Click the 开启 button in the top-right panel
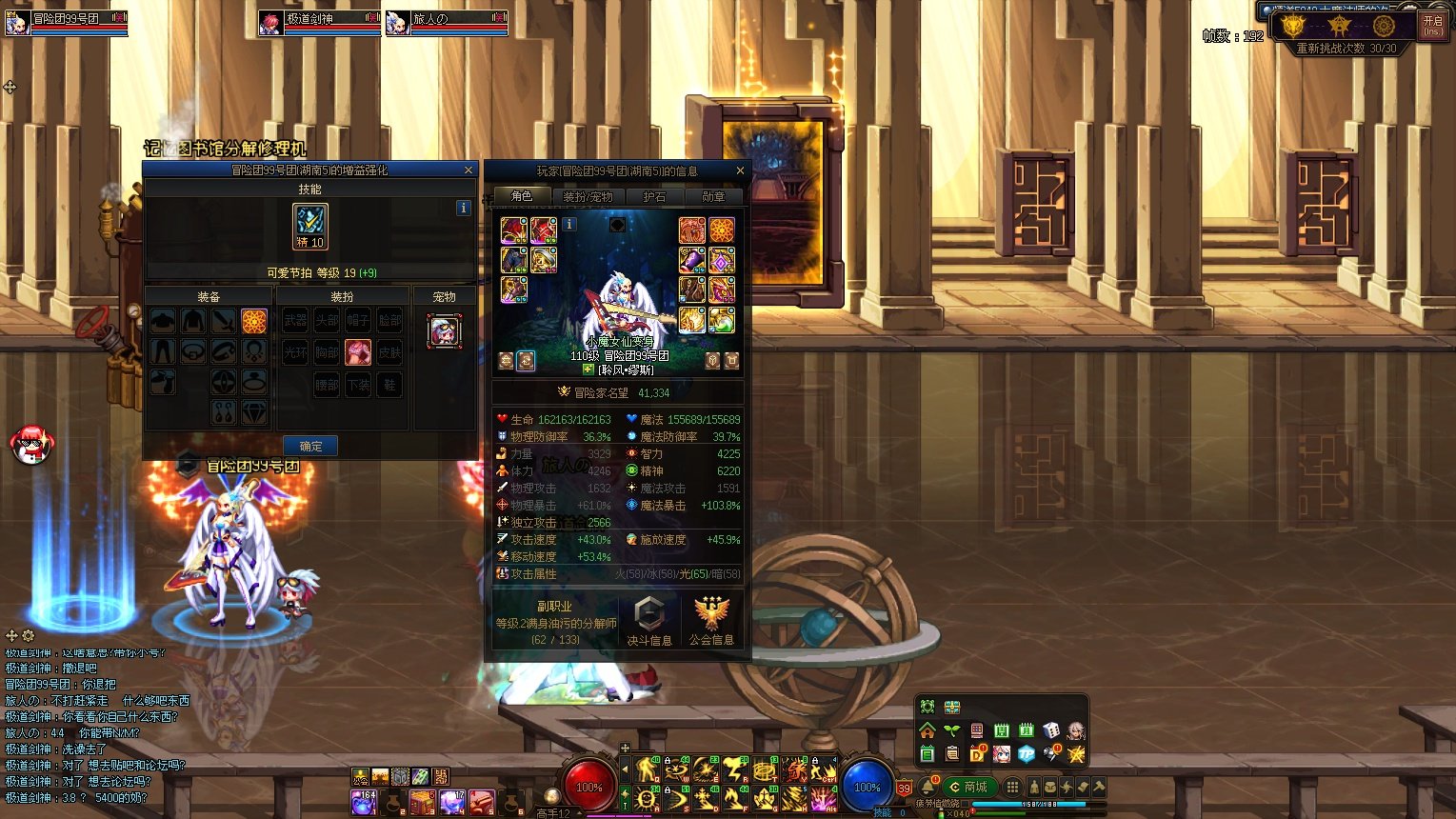Viewport: 1456px width, 819px height. click(1432, 26)
